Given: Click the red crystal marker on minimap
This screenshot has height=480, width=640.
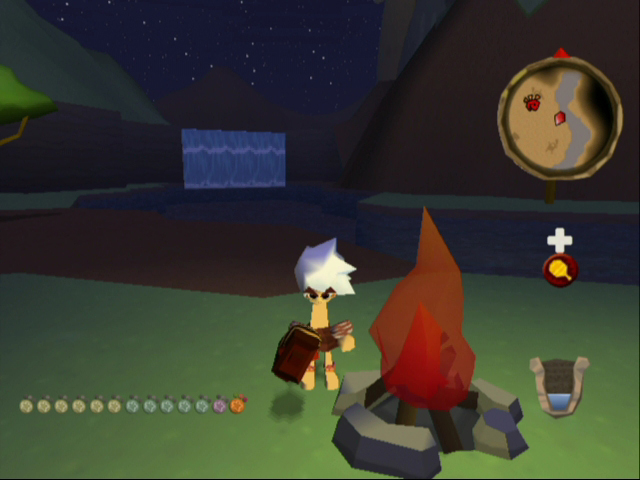Looking at the screenshot, I should coord(562,118).
